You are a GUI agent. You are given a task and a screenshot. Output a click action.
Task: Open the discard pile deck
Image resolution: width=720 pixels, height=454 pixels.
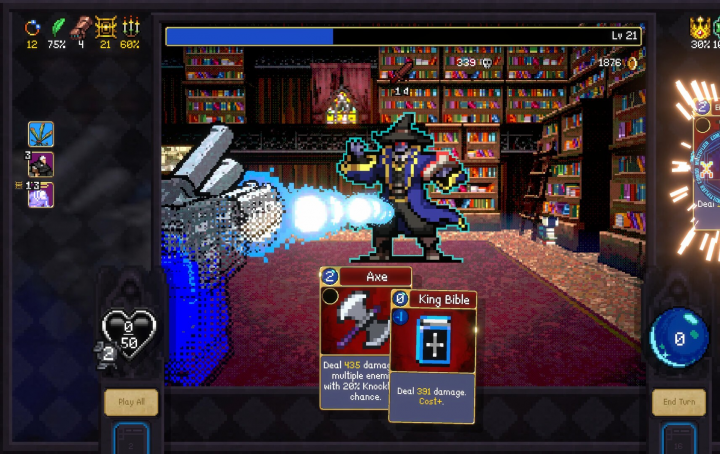click(679, 438)
